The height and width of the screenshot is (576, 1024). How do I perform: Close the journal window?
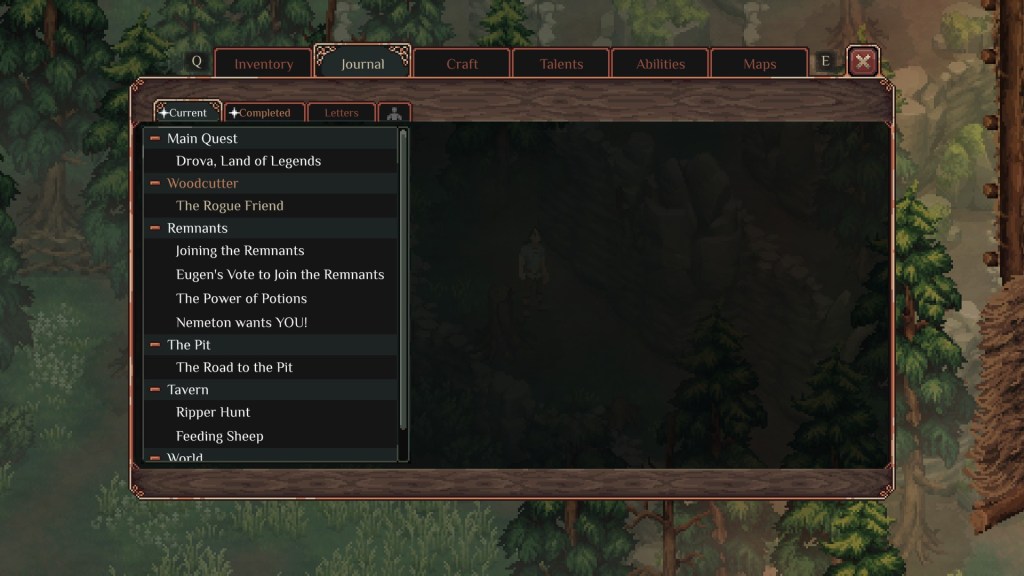coord(863,62)
